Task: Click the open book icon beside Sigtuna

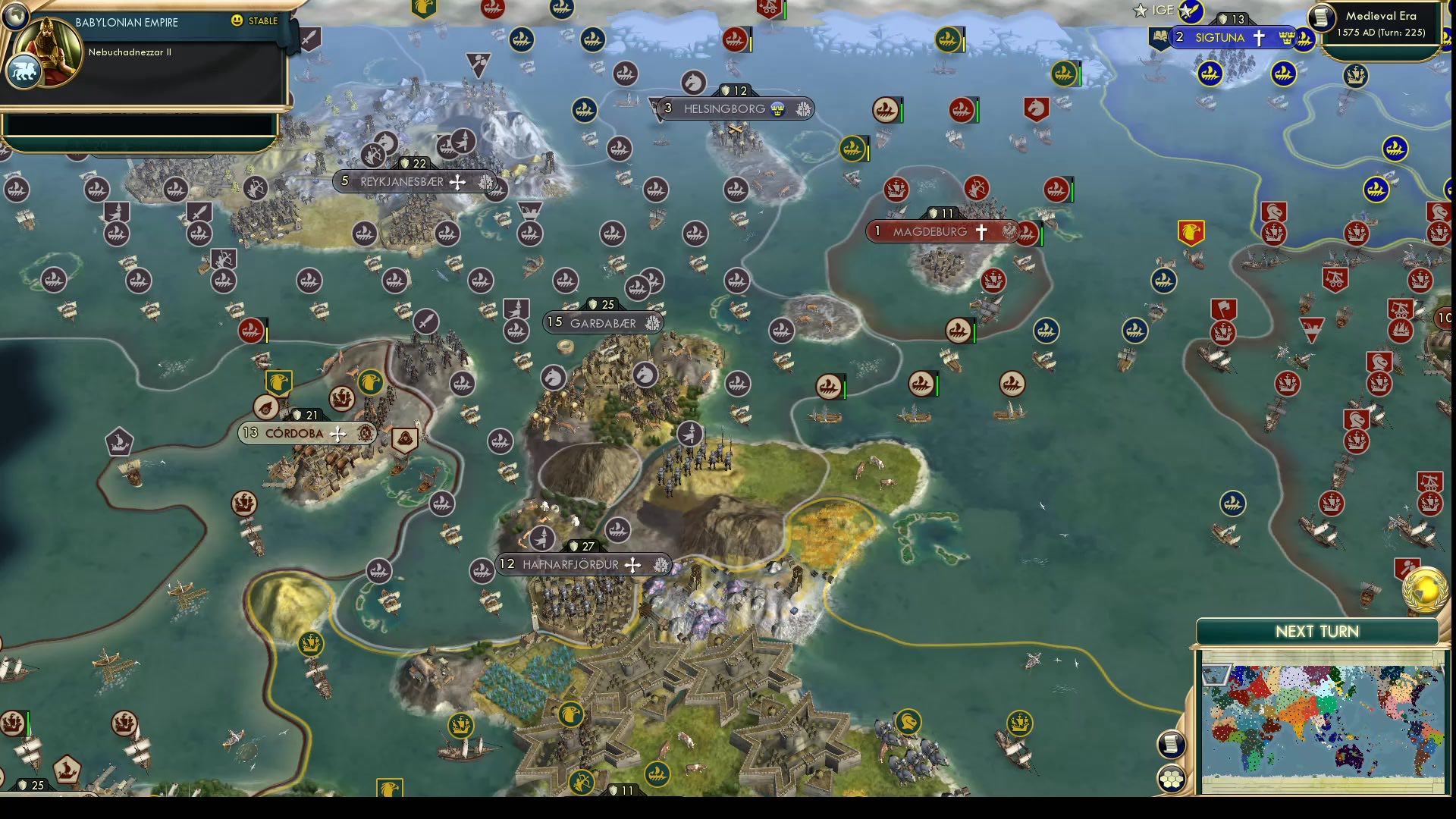Action: (1161, 36)
